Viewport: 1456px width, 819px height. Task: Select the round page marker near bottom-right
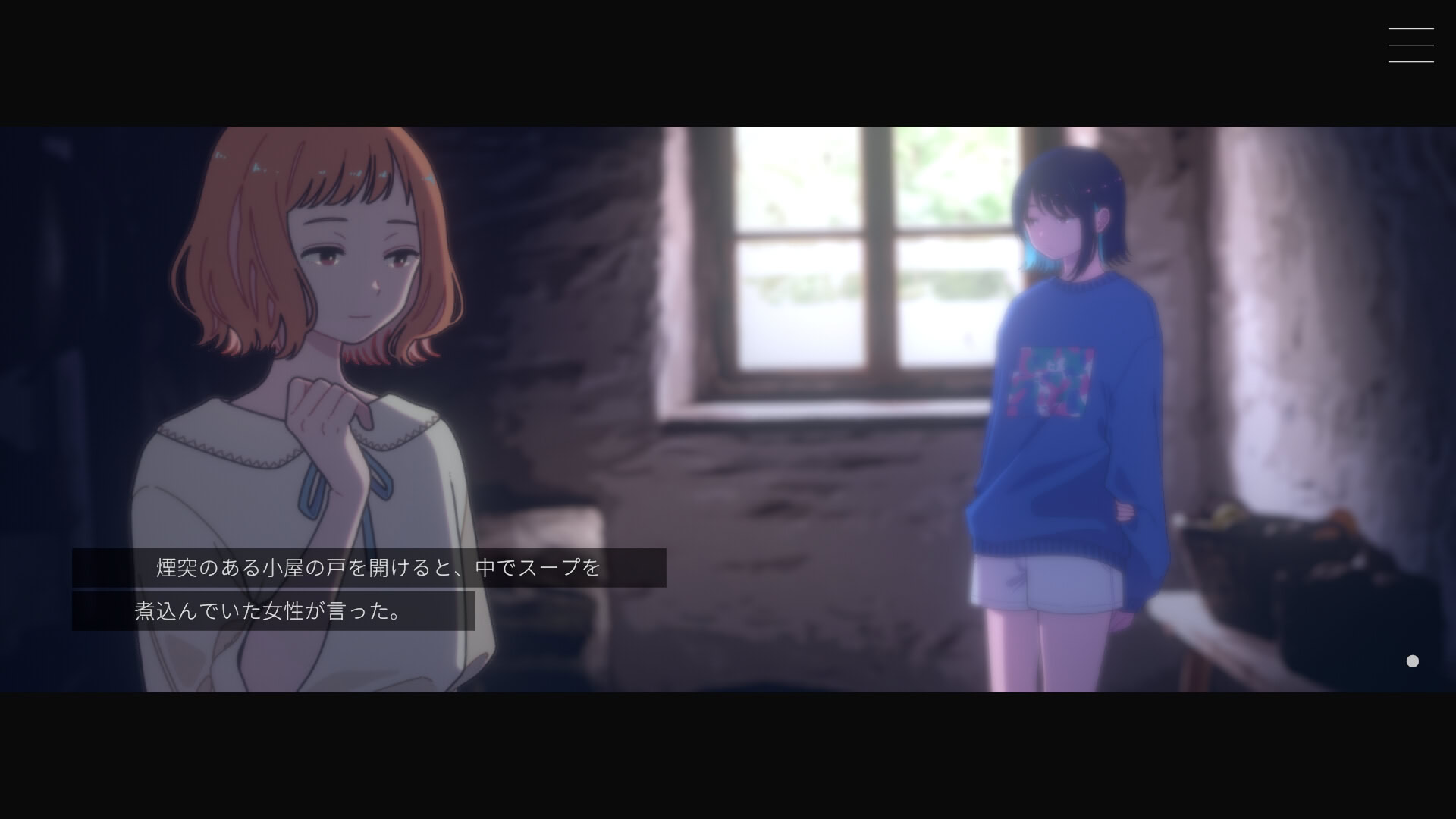[x=1412, y=661]
